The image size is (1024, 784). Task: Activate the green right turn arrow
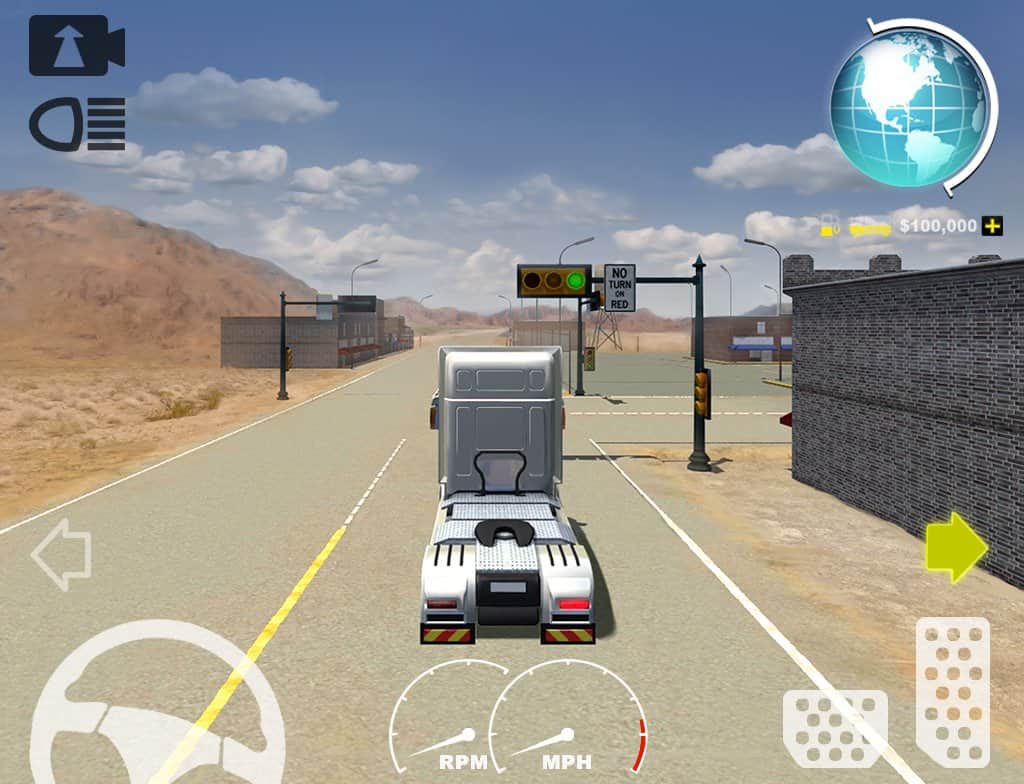coord(956,547)
